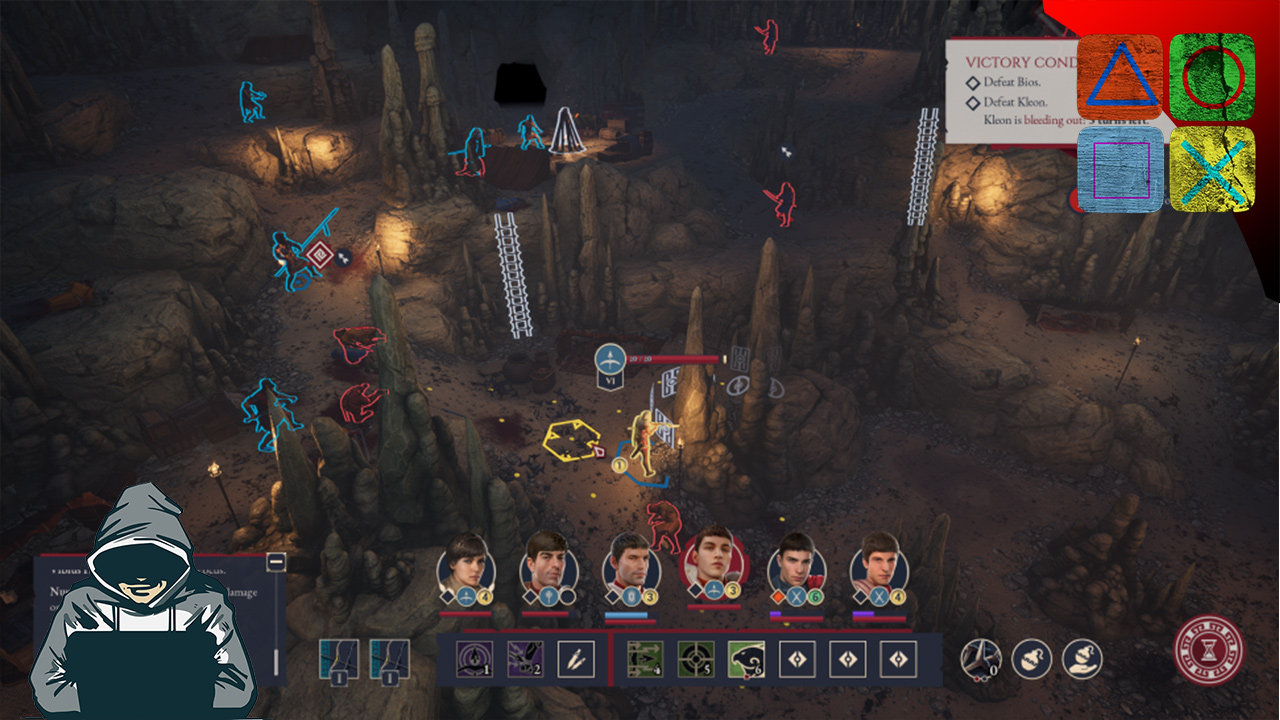Screen dimensions: 1280x720
Task: Activate the purple target ability numbered 1
Action: [x=474, y=659]
